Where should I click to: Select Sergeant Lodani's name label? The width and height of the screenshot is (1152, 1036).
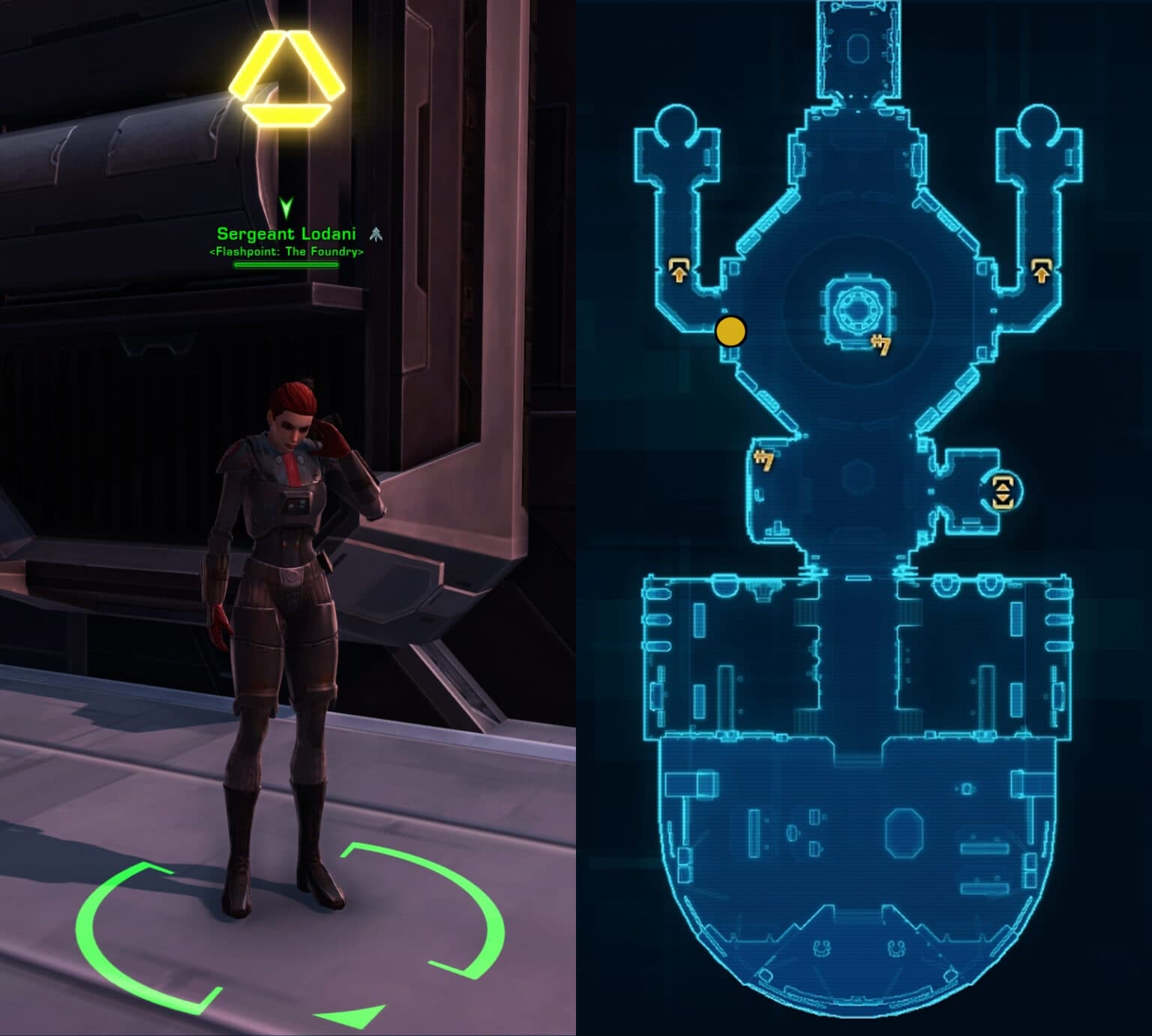click(287, 235)
